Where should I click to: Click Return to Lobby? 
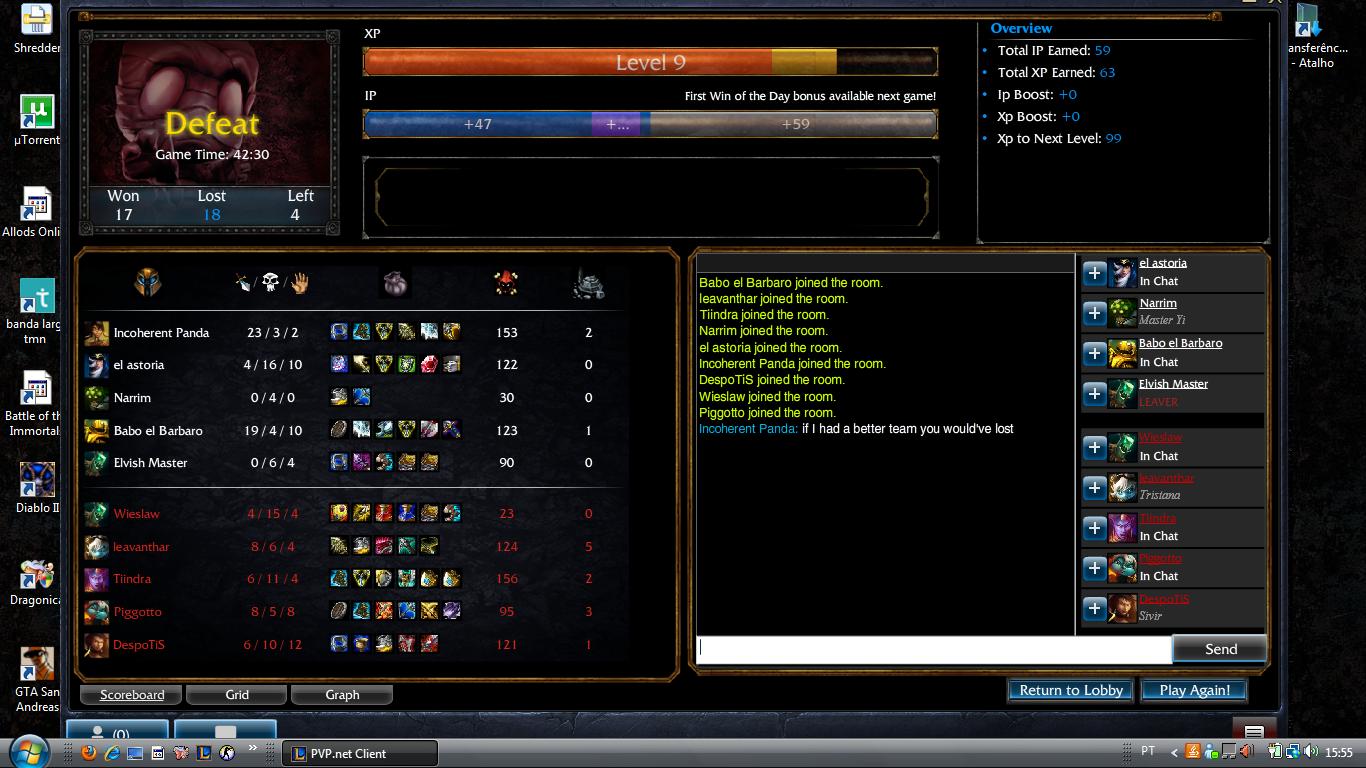point(1069,690)
